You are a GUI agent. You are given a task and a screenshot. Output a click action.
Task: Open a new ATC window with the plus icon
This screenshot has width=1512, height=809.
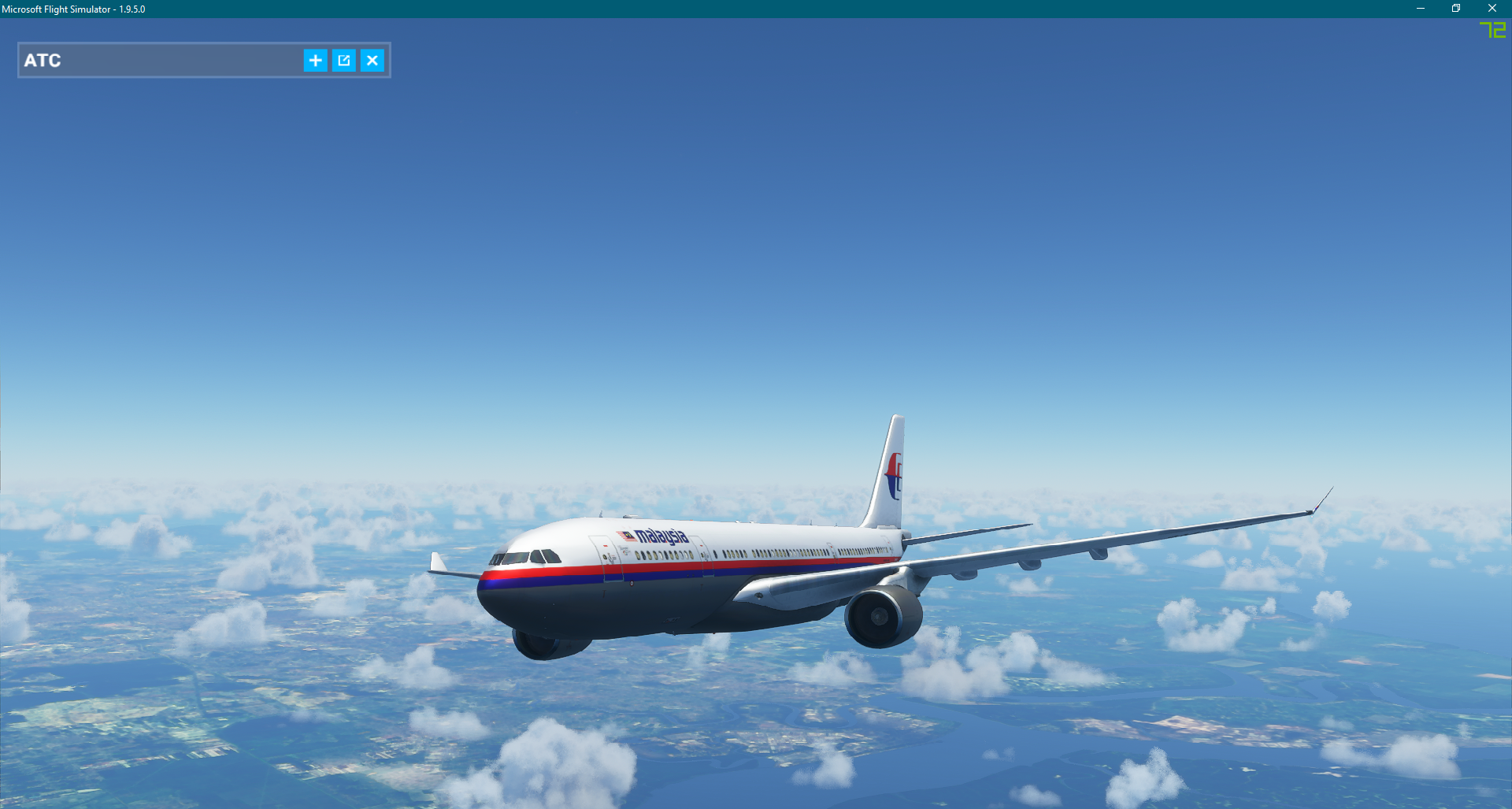[x=316, y=60]
